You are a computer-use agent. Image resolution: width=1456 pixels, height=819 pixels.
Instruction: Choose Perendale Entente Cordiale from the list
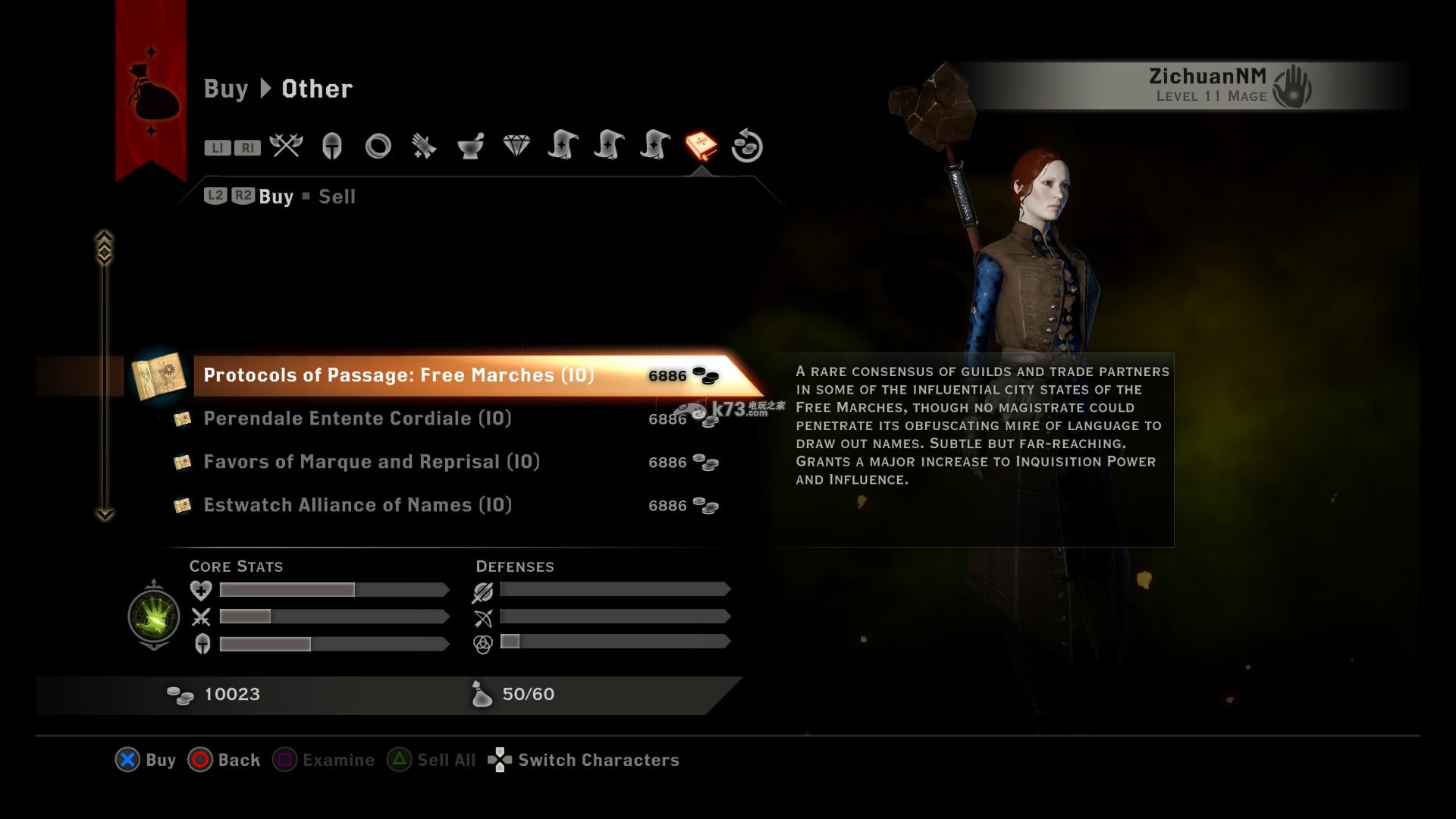(x=357, y=419)
